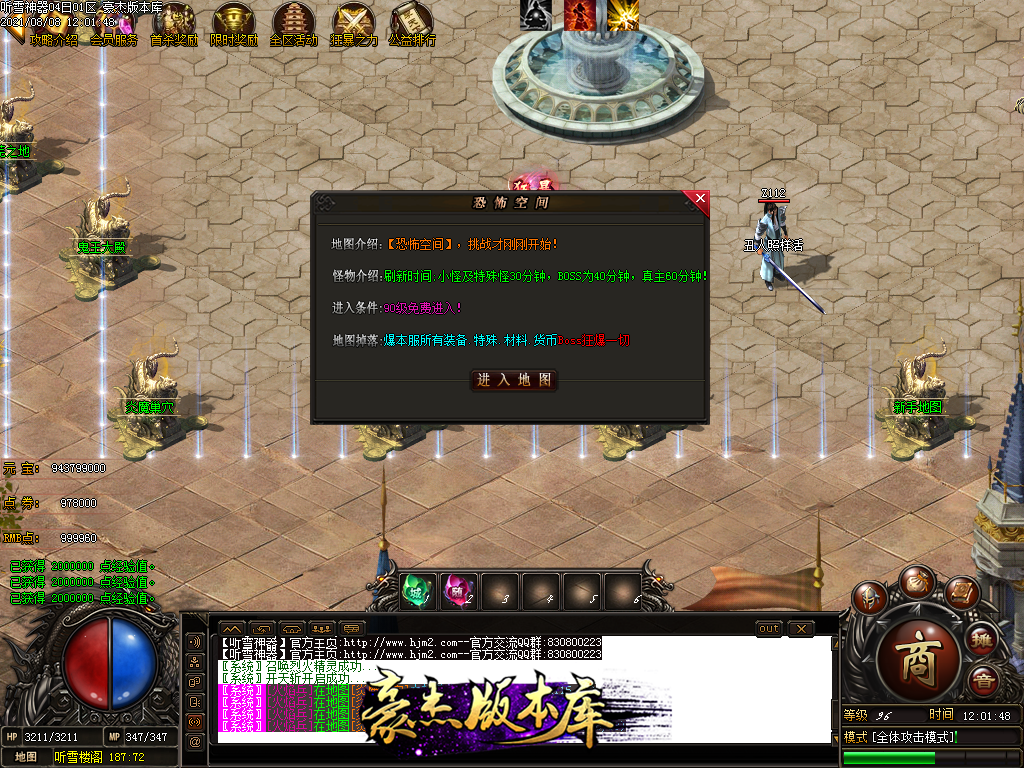Activate 狂暴之力 berserk power
This screenshot has height=768, width=1024.
(x=354, y=26)
